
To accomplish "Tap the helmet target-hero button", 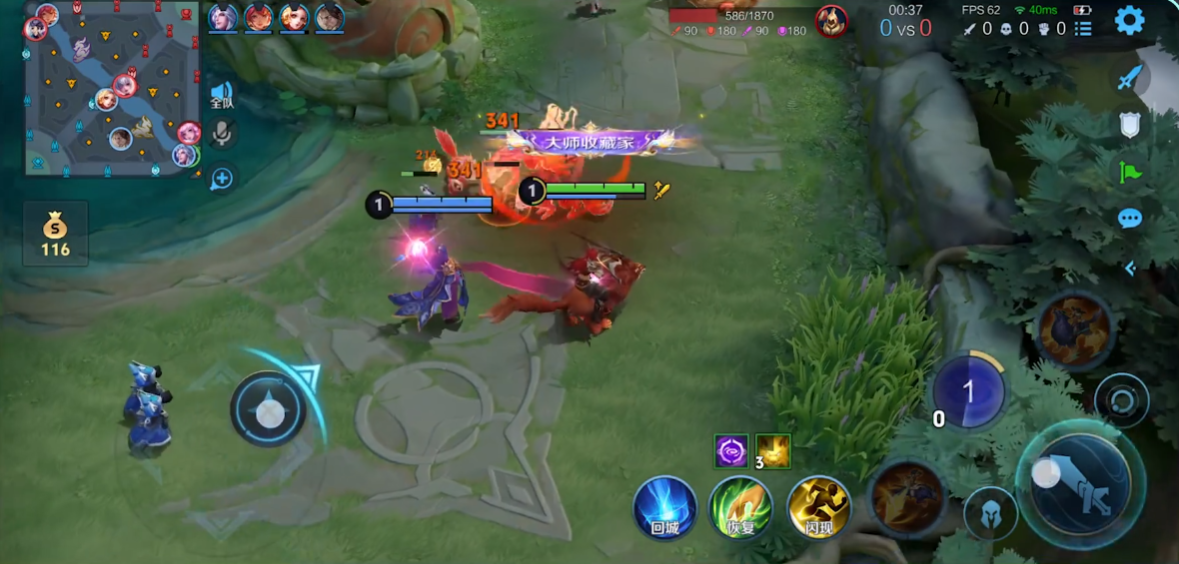I will click(990, 514).
